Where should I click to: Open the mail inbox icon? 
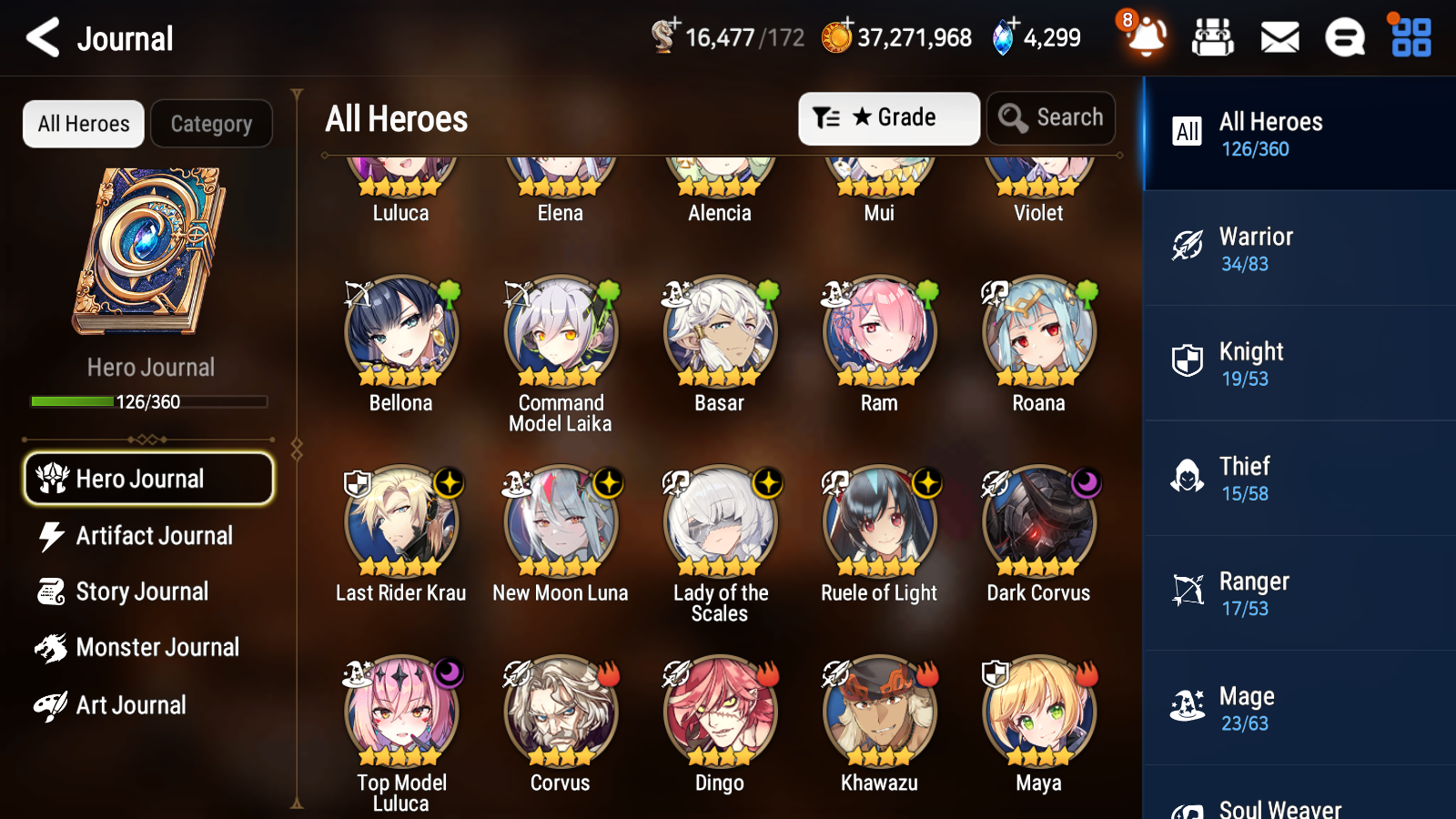[1278, 37]
